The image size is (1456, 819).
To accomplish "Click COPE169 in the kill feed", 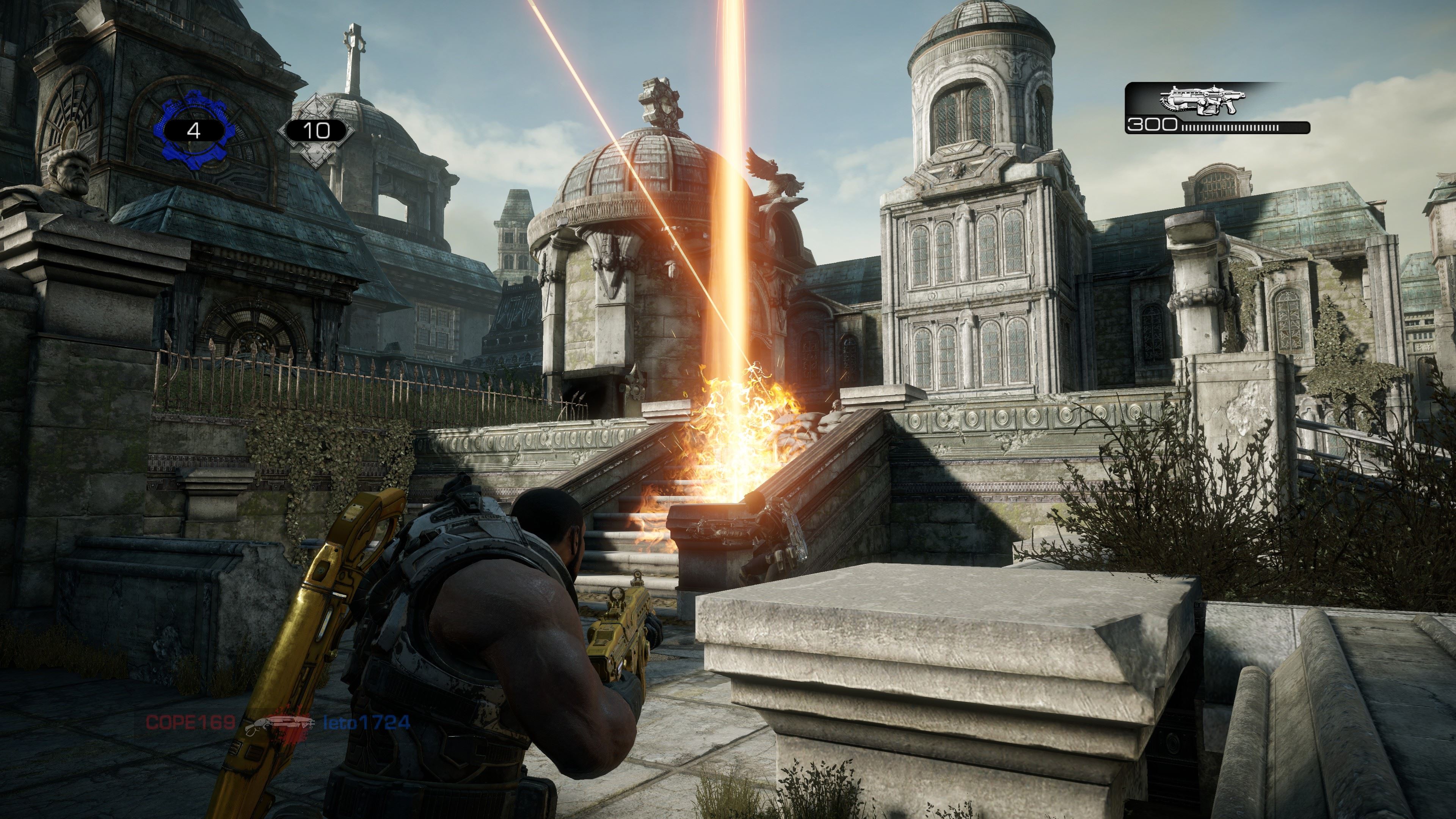I will click(x=190, y=722).
